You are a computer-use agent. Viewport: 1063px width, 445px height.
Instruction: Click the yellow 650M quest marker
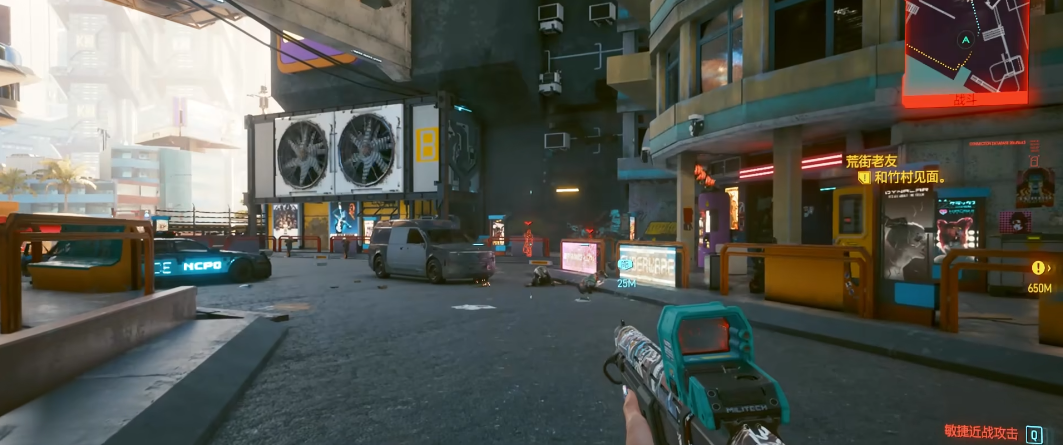coord(1039,268)
